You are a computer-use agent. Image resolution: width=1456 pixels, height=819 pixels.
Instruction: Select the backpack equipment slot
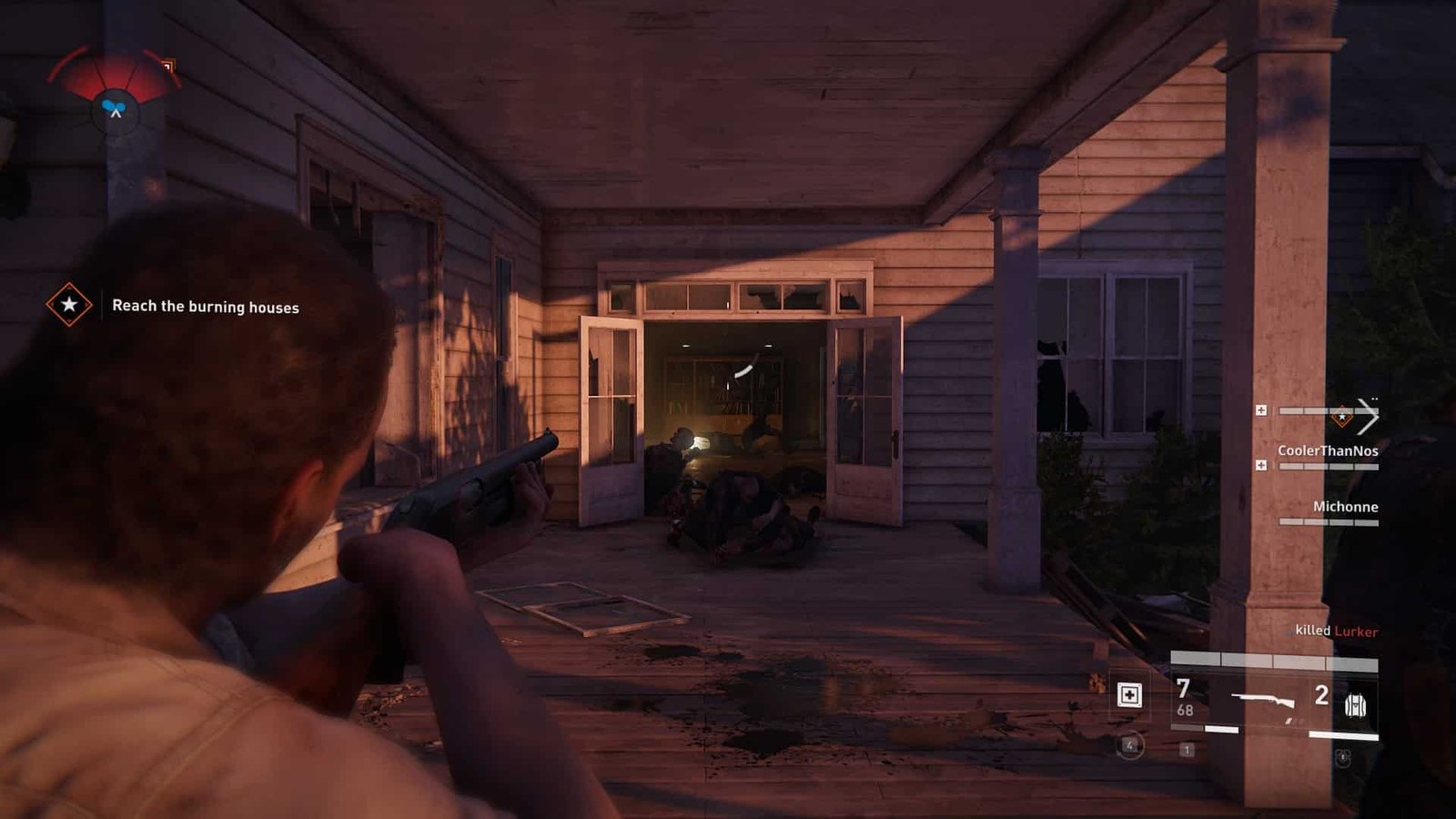[x=1355, y=704]
